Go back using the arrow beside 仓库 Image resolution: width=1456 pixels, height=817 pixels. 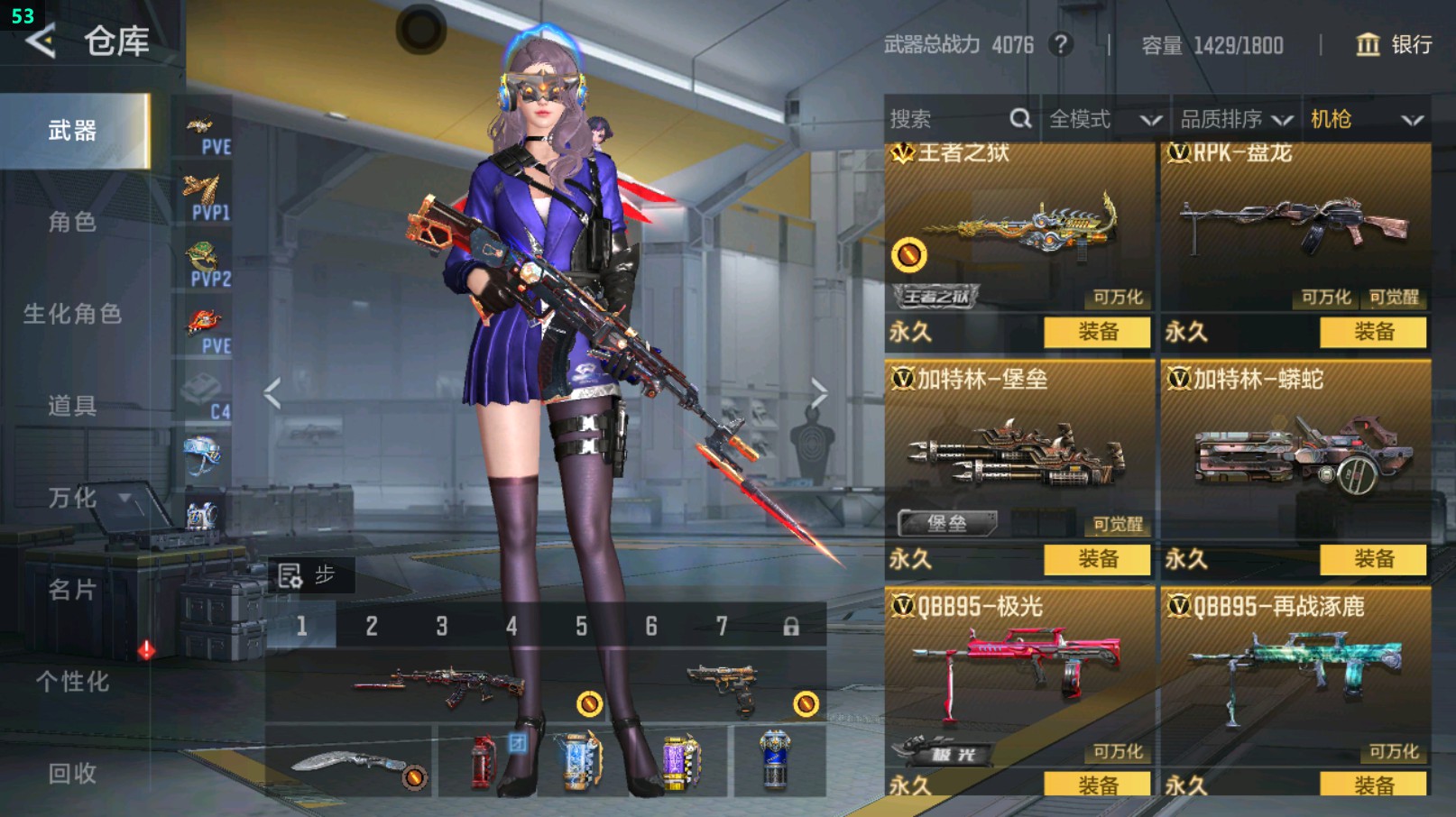coord(41,41)
